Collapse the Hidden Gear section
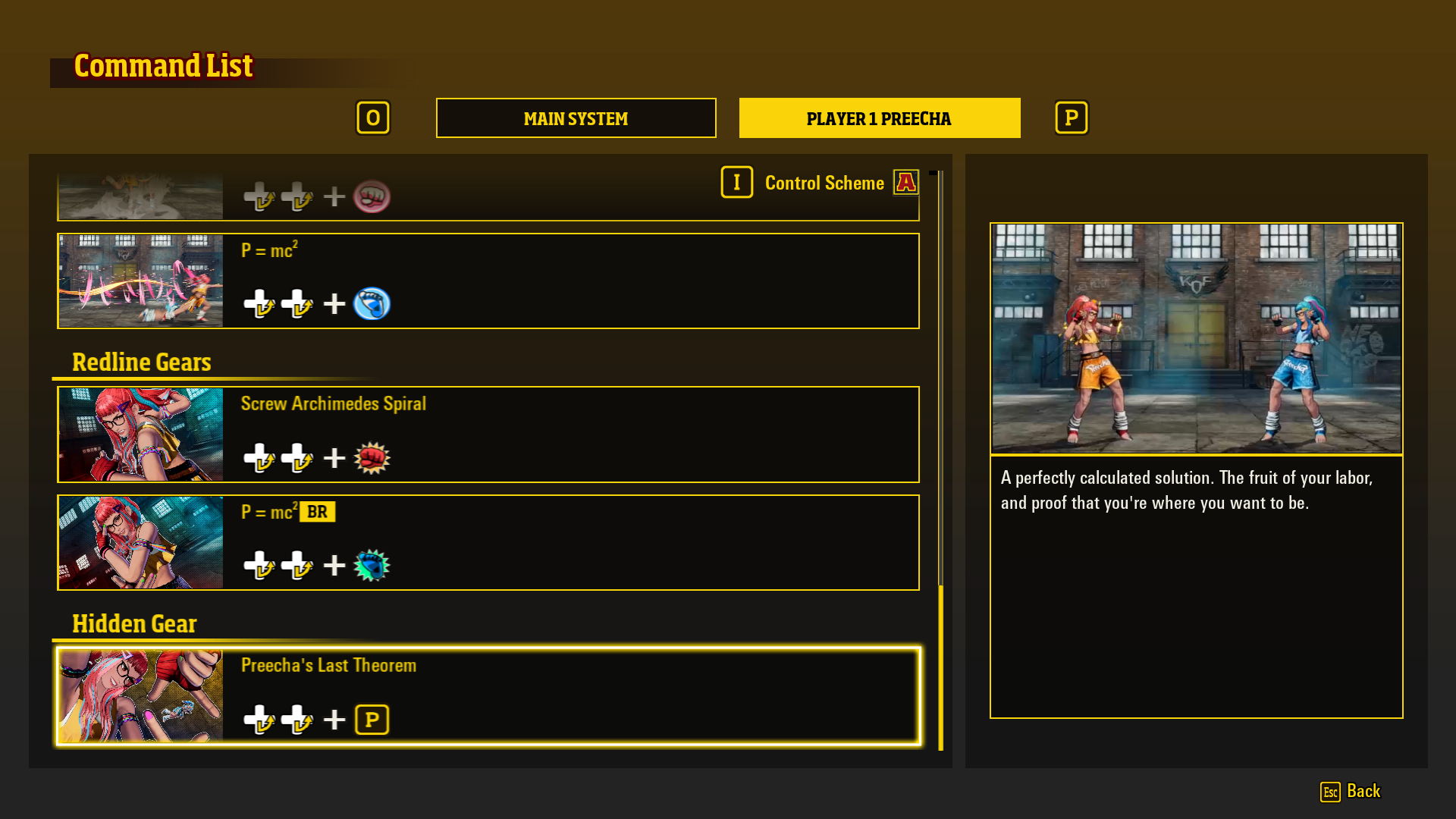This screenshot has height=819, width=1456. tap(134, 623)
